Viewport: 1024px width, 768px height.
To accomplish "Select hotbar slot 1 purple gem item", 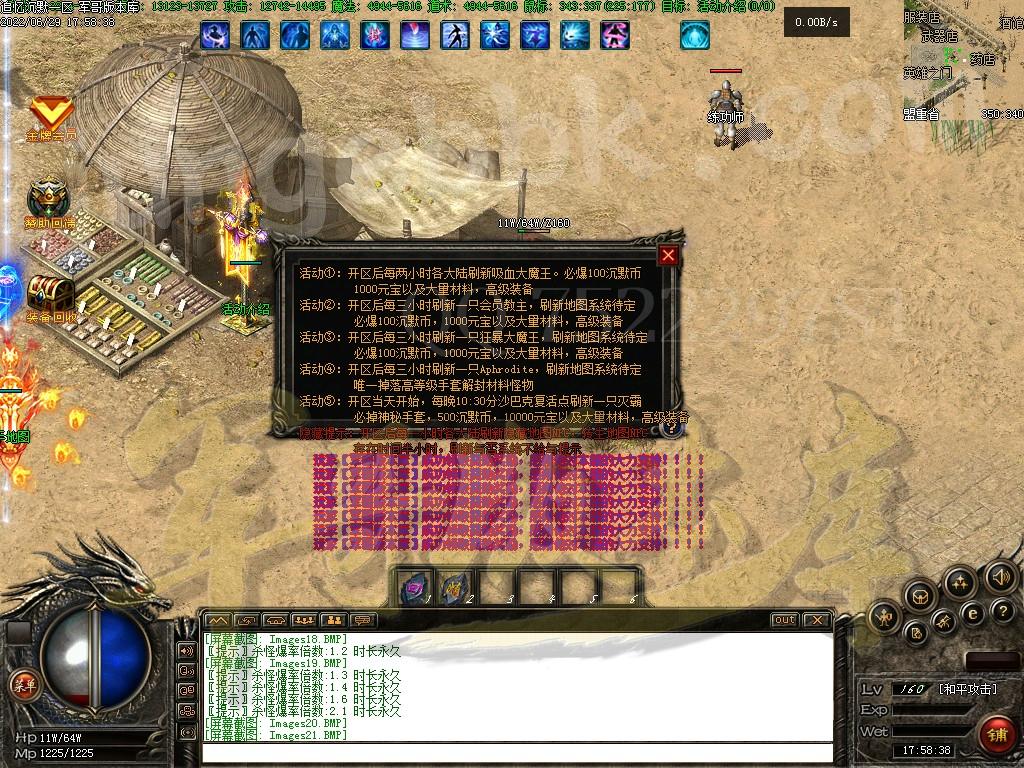I will [x=412, y=586].
